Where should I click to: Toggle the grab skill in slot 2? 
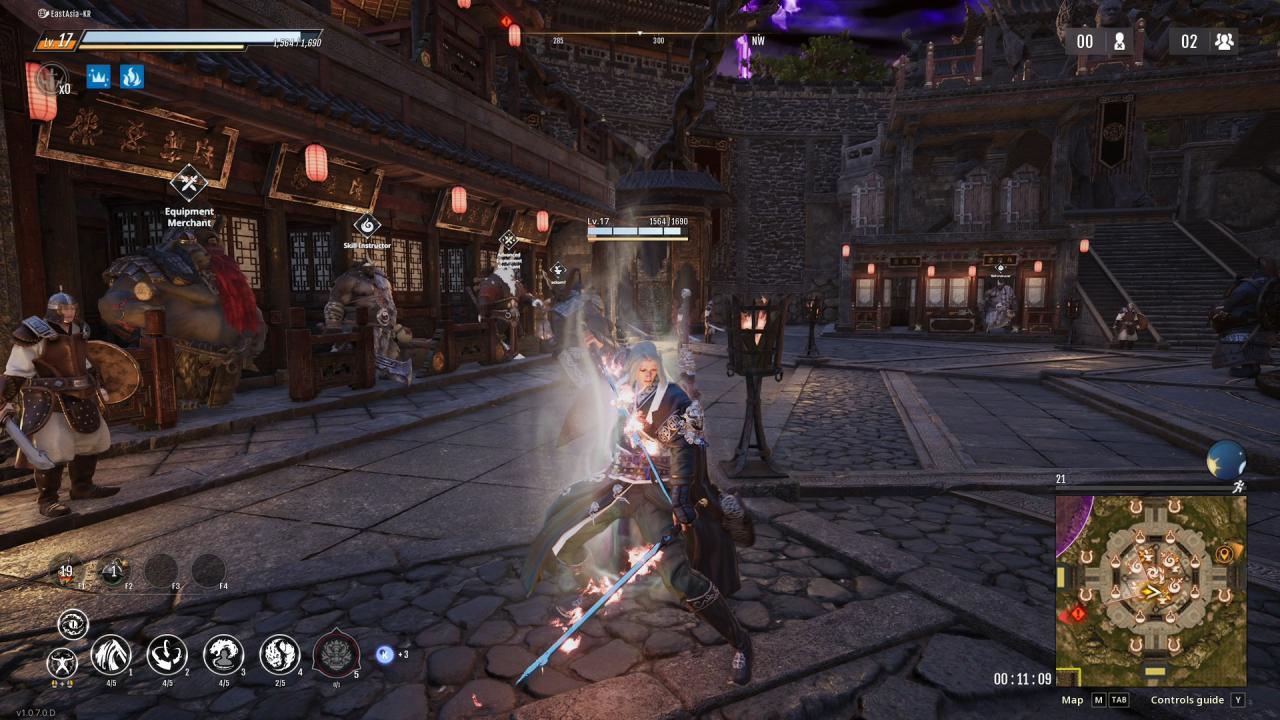click(168, 657)
